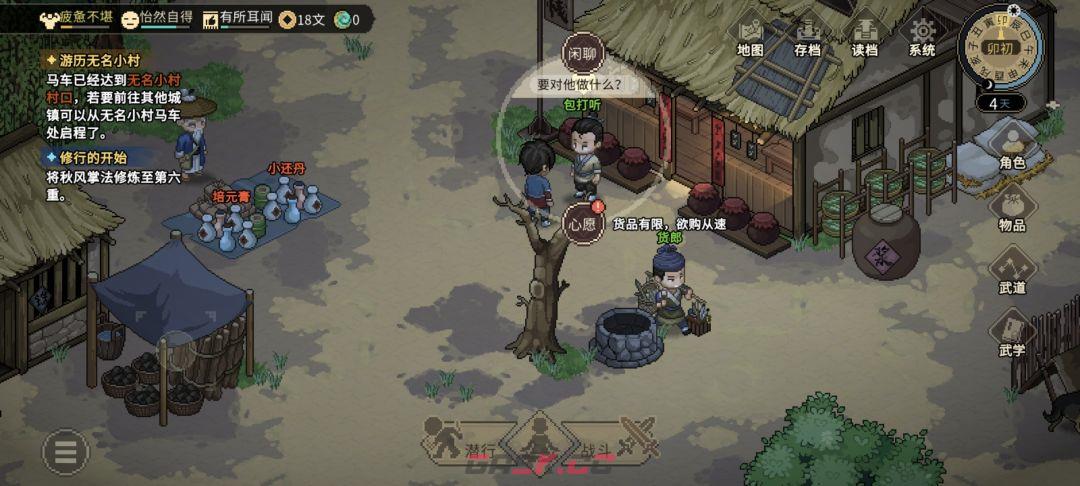Viewport: 1080px width, 486px height.
Task: Open the 角色 character sheet
Action: tap(1012, 145)
